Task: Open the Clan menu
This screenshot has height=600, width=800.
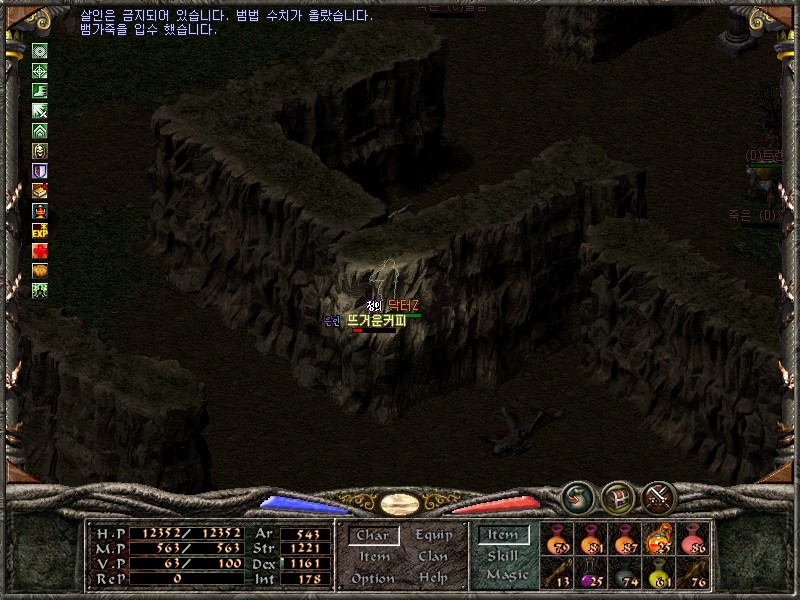Action: click(433, 557)
